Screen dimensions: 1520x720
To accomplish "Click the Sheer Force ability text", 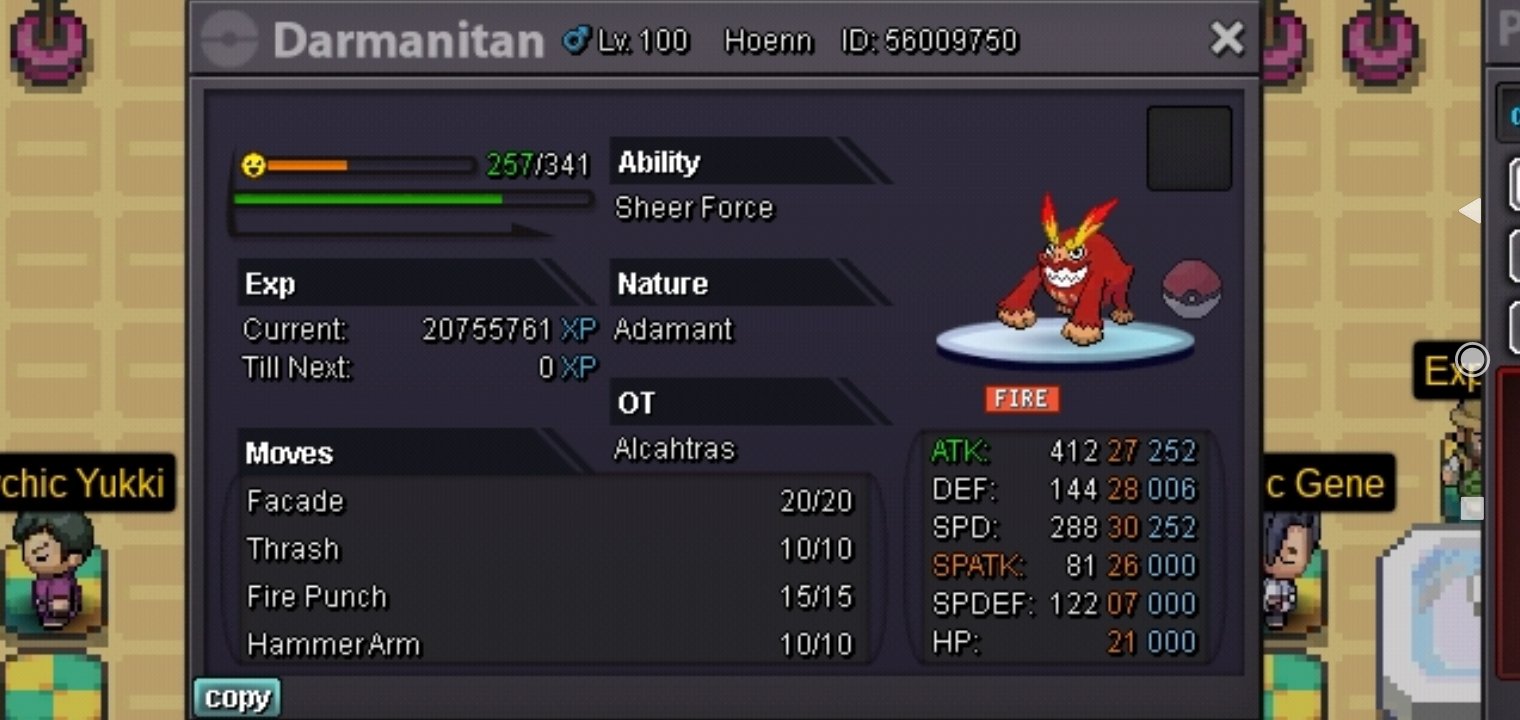I will click(694, 208).
